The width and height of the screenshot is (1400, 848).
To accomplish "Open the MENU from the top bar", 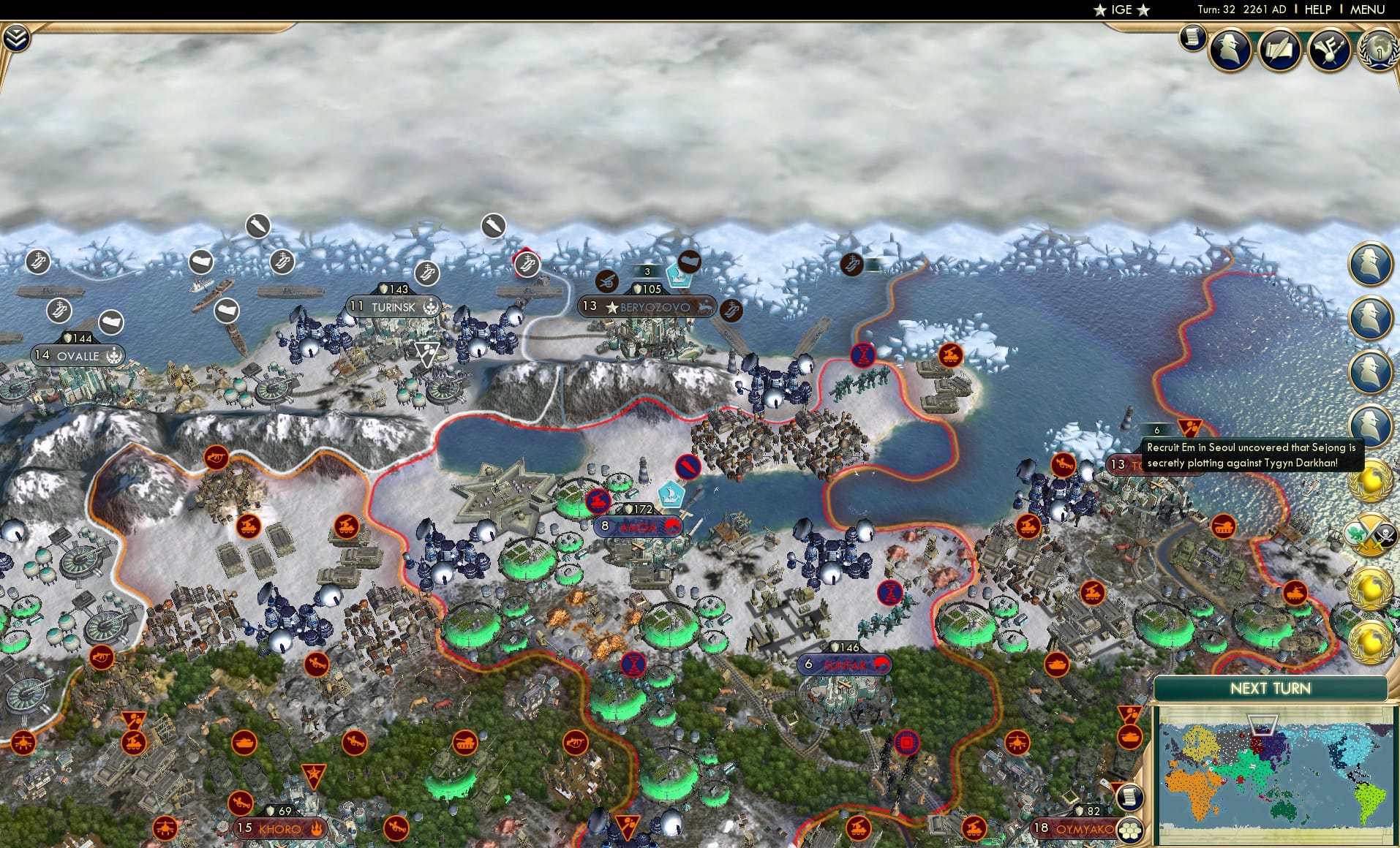I will coord(1366,10).
